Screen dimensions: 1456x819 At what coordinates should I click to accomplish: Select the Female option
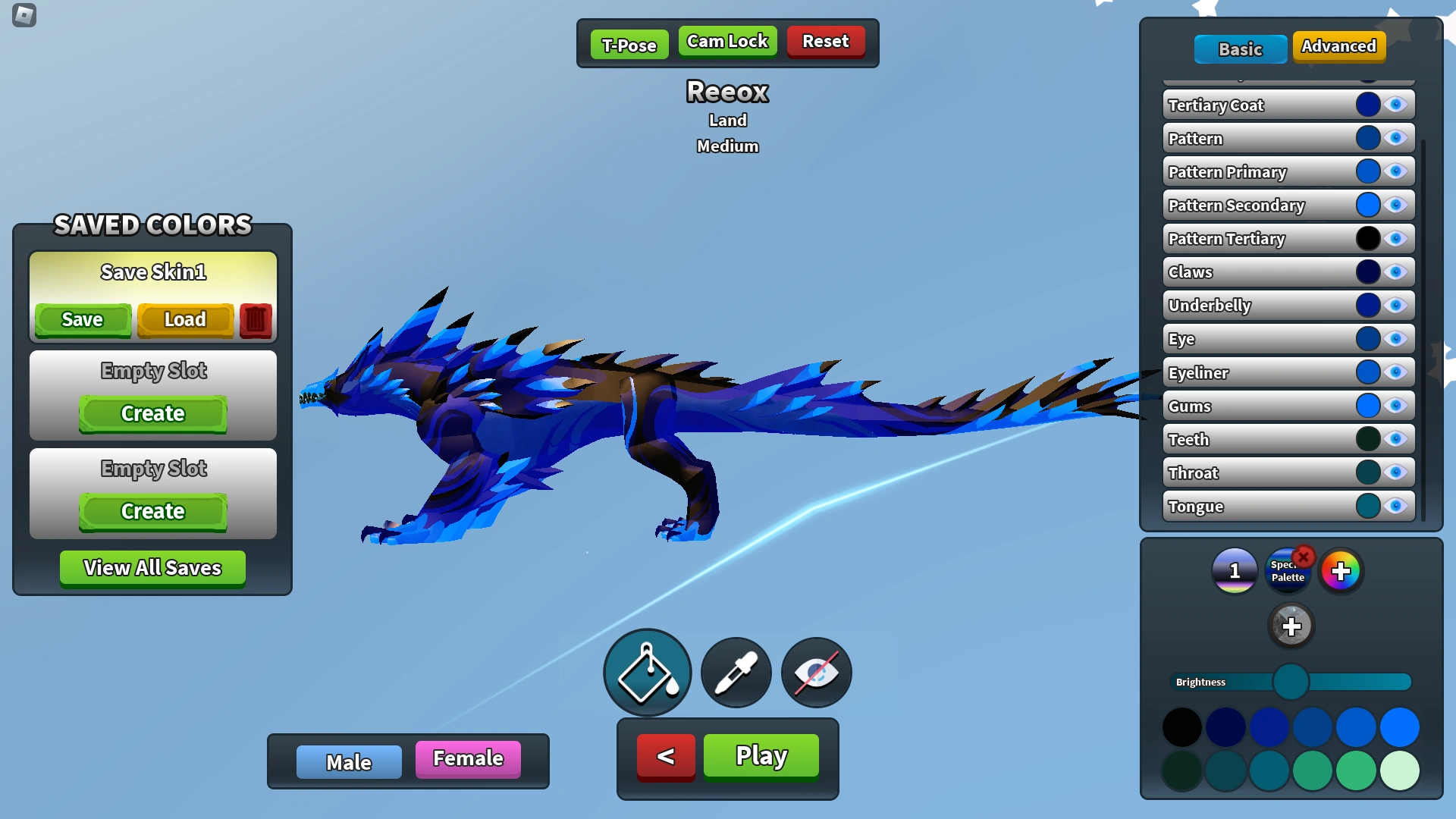coord(467,758)
